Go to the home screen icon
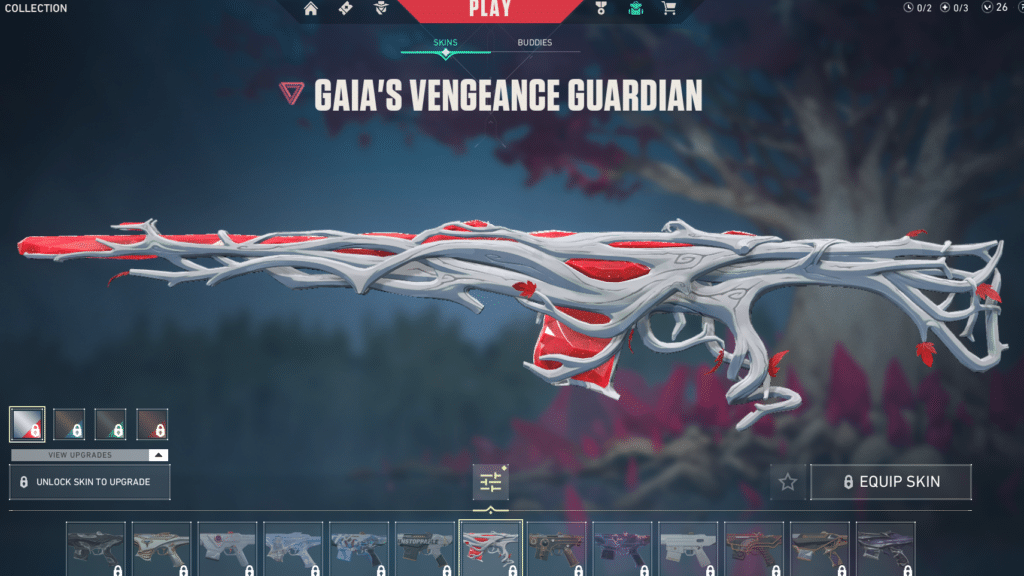1024x576 pixels. (311, 9)
